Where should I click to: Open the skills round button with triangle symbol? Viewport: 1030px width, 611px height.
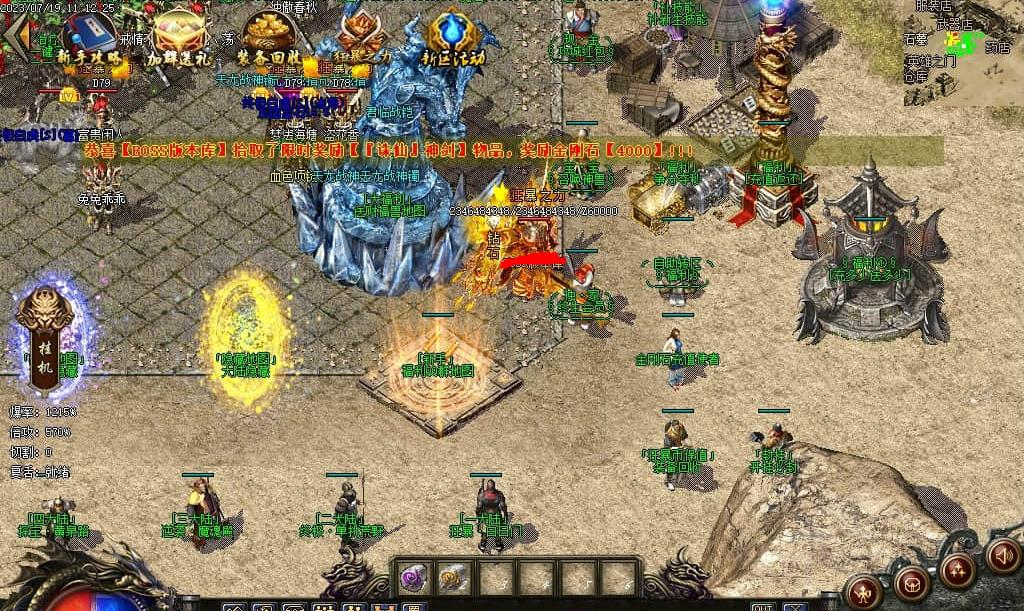click(959, 570)
